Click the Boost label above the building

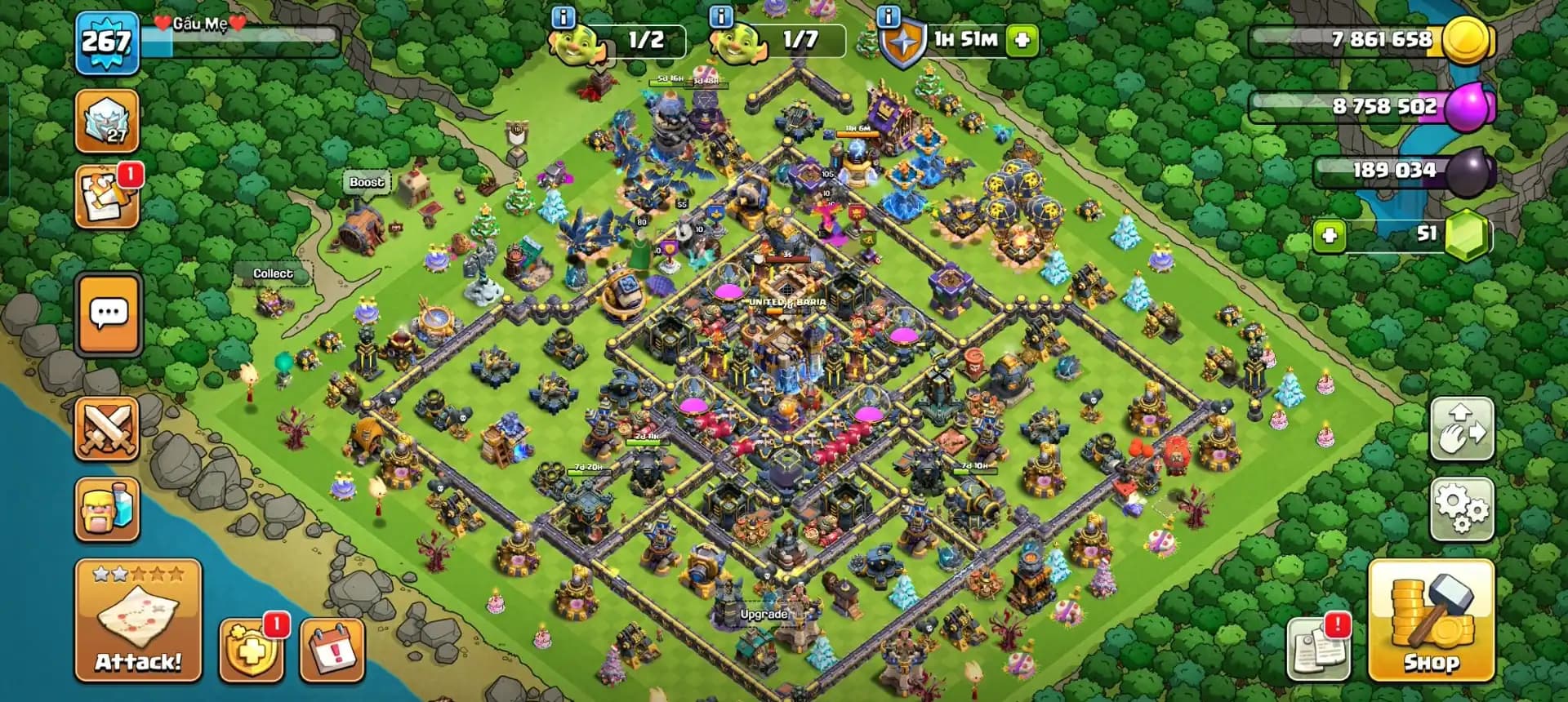point(365,183)
